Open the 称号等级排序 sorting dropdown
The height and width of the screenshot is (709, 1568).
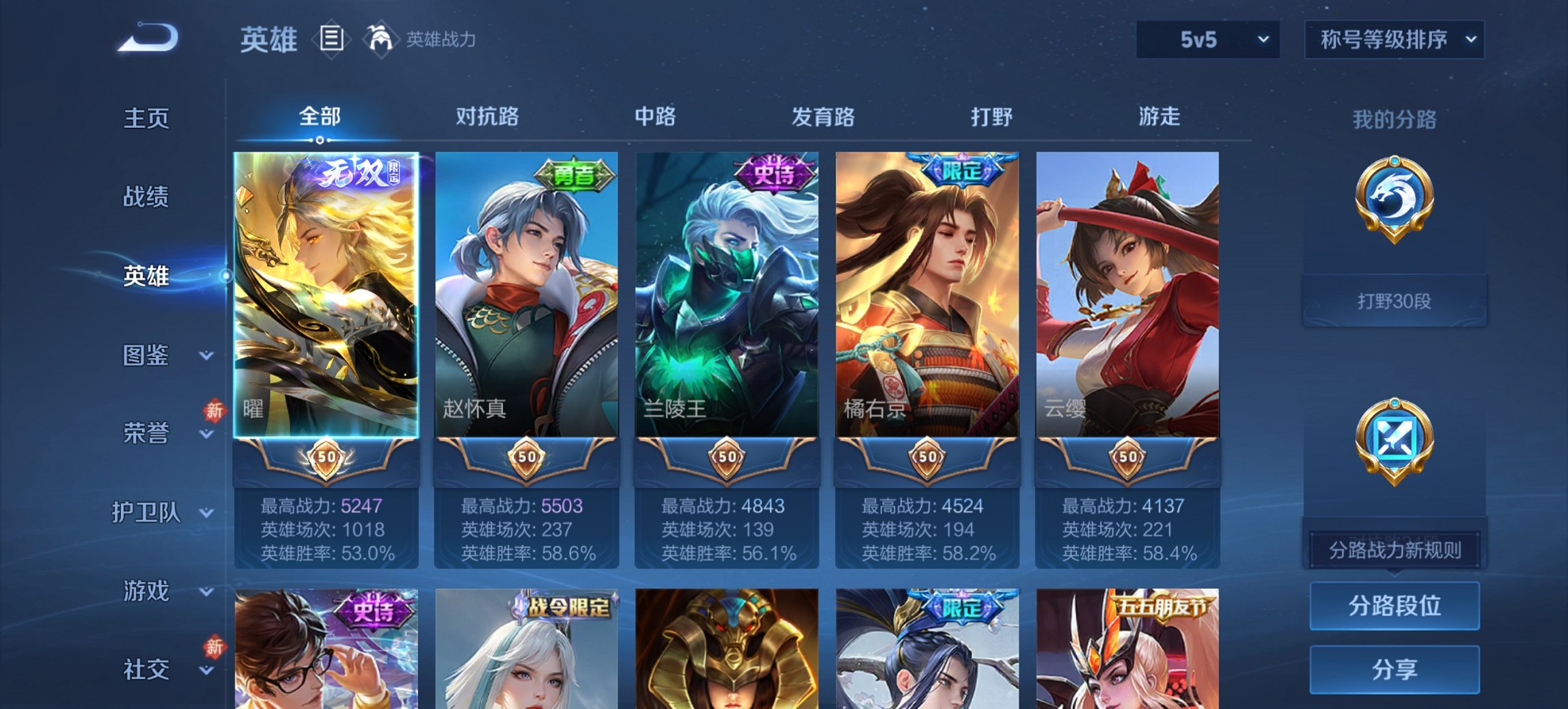[x=1394, y=41]
